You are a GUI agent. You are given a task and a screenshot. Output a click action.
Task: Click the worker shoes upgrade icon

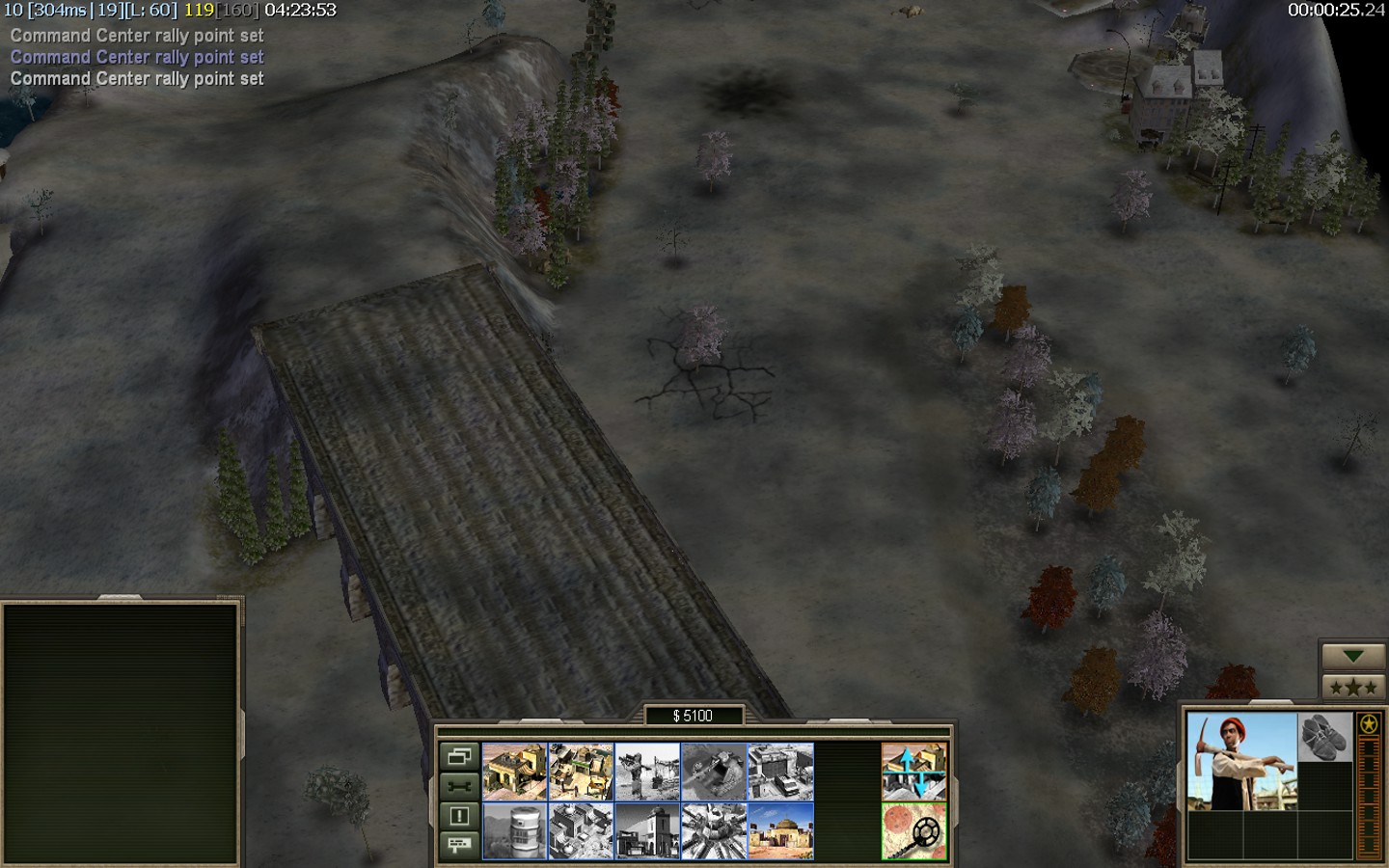click(x=1325, y=737)
